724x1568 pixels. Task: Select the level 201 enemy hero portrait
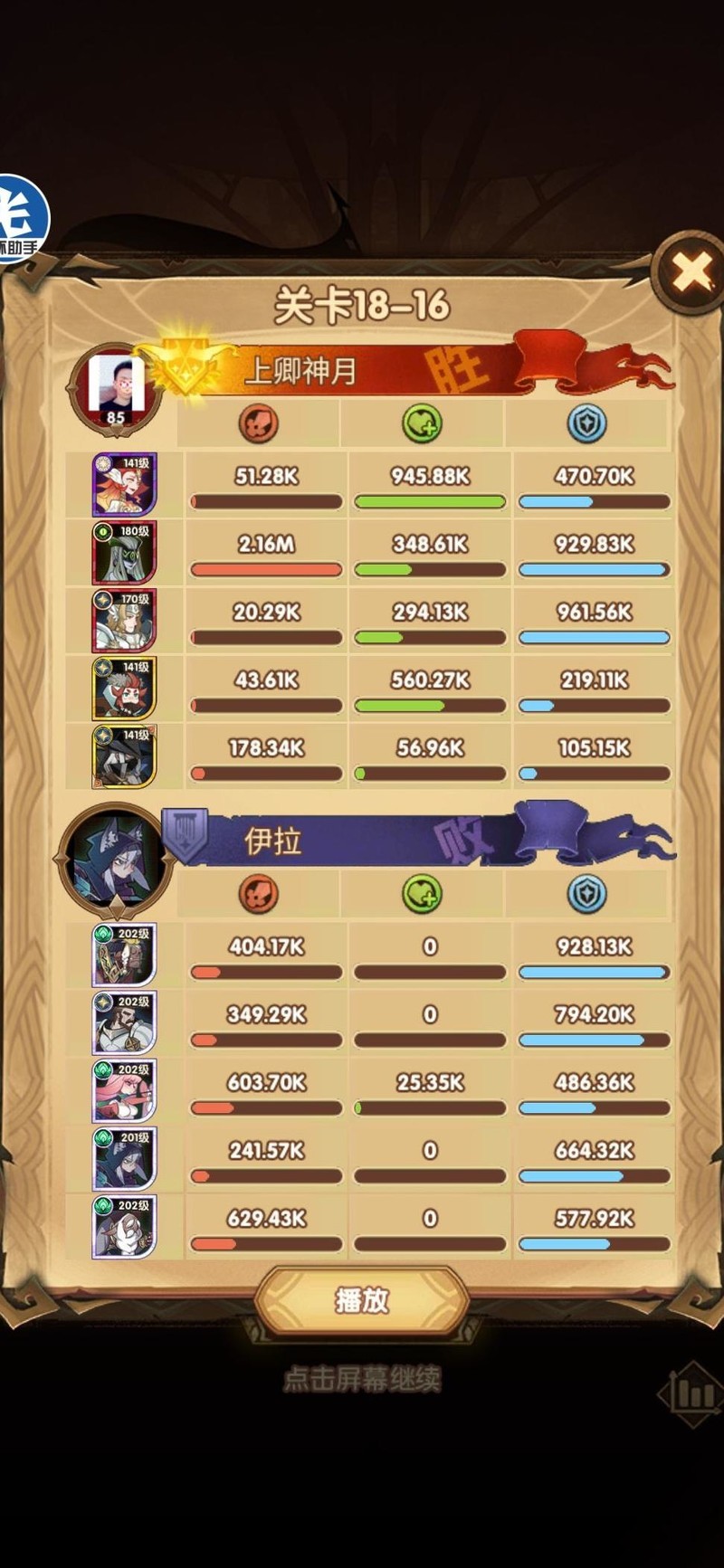(x=124, y=1158)
